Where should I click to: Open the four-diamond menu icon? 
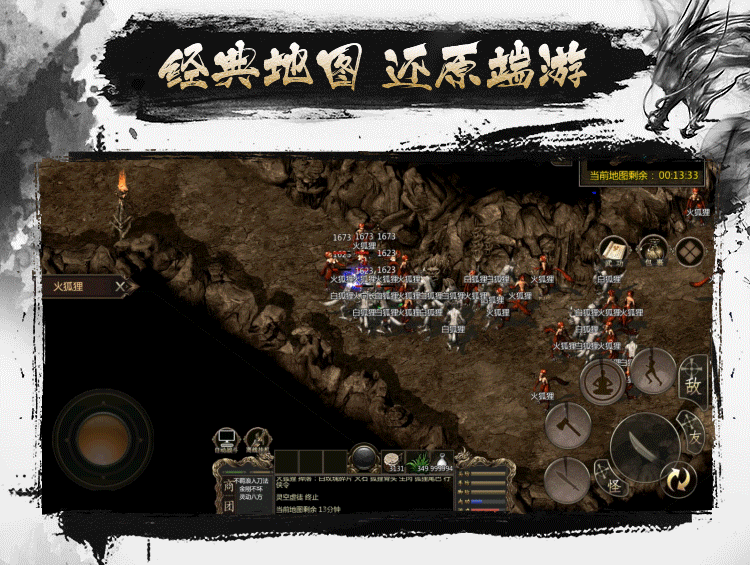pyautogui.click(x=690, y=251)
